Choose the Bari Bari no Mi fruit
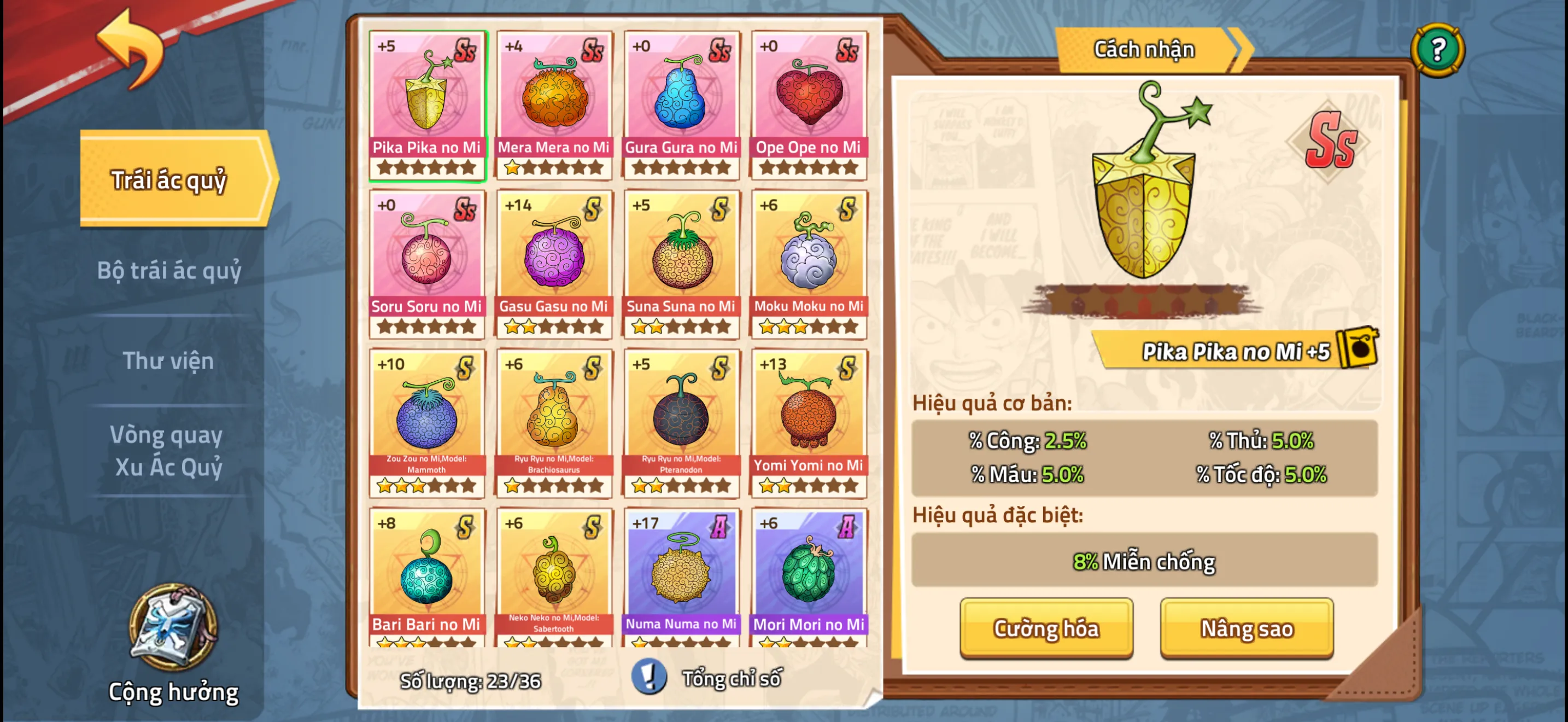 [426, 577]
